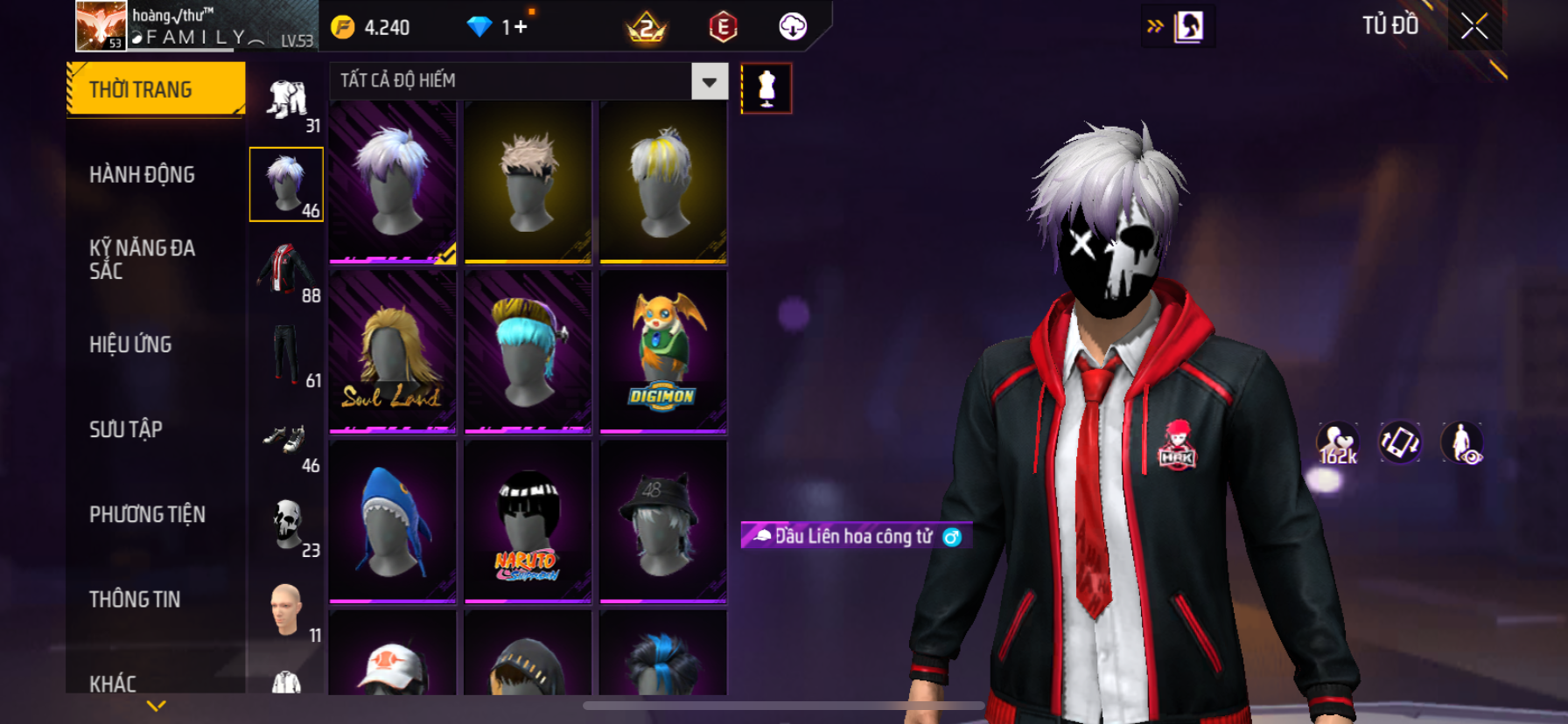This screenshot has width=1568, height=724.
Task: Open the HÀNH ĐỘNG section
Action: point(143,175)
